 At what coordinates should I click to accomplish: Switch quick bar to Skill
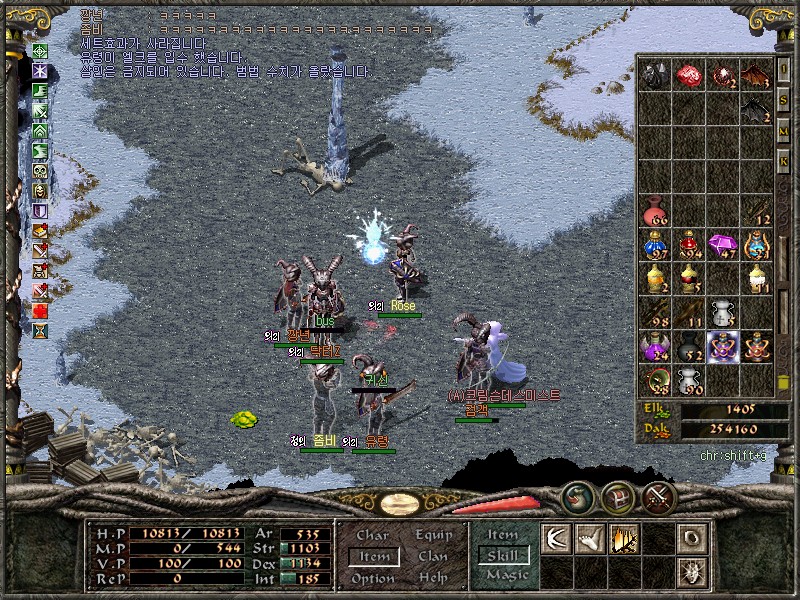pos(503,556)
